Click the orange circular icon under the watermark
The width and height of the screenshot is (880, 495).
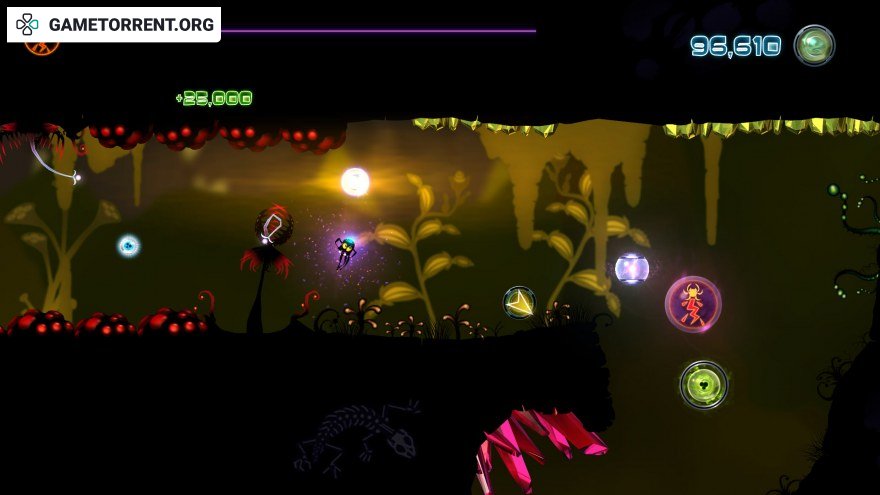41,46
